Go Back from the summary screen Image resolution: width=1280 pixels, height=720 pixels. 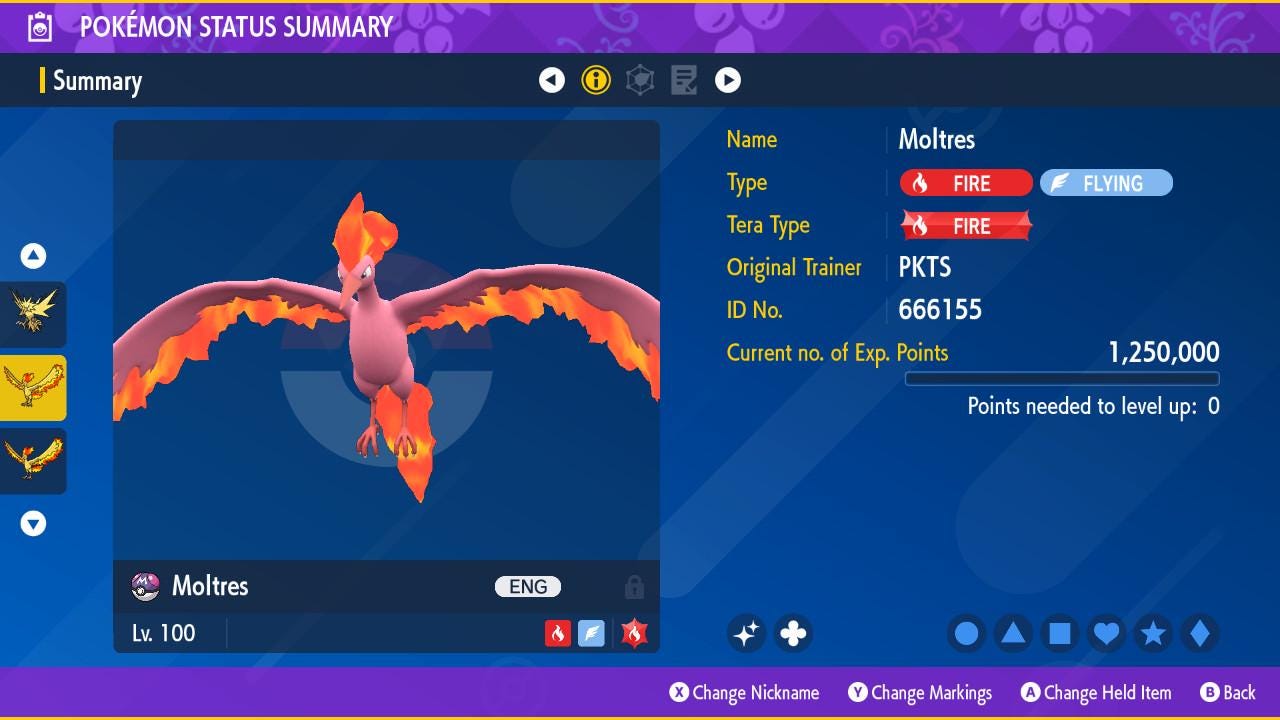coord(1228,692)
